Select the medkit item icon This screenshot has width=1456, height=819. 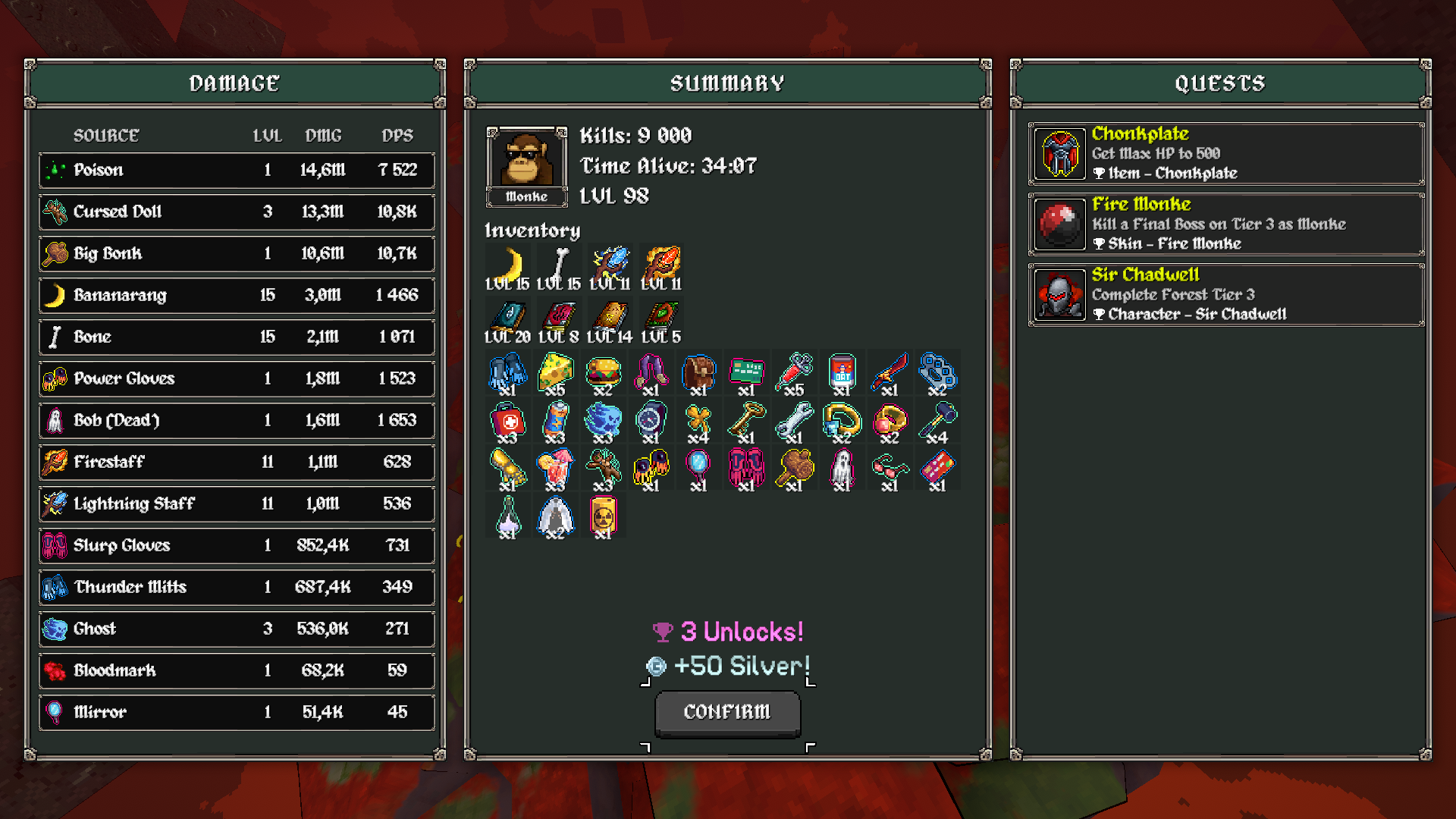click(507, 420)
